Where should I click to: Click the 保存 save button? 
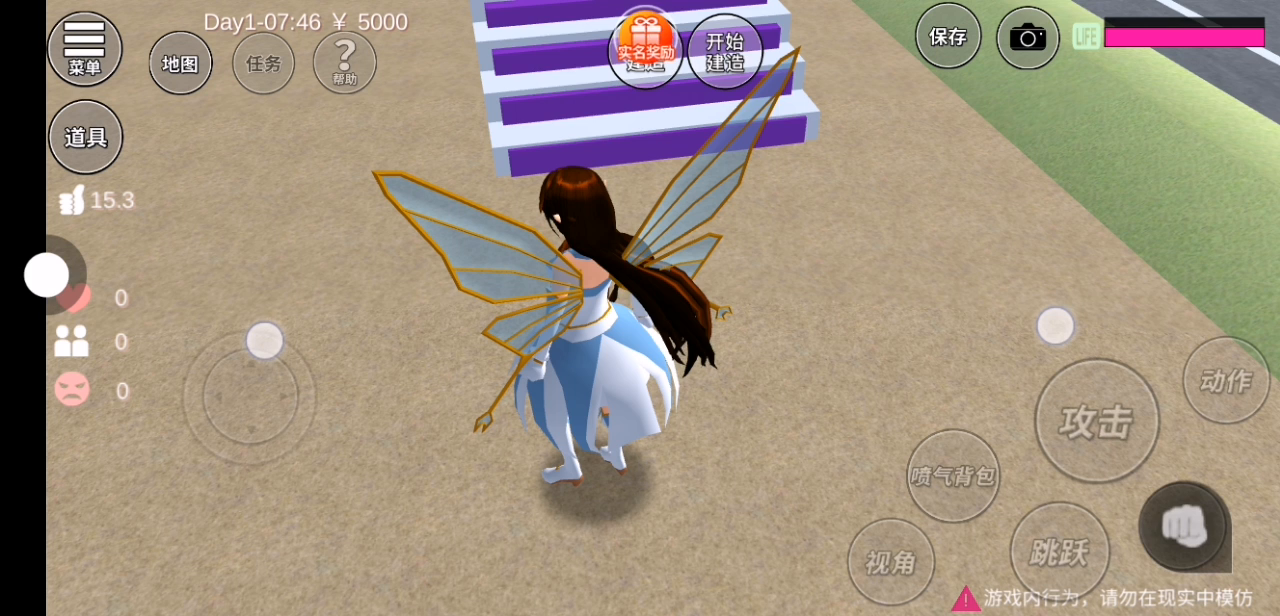pyautogui.click(x=948, y=37)
